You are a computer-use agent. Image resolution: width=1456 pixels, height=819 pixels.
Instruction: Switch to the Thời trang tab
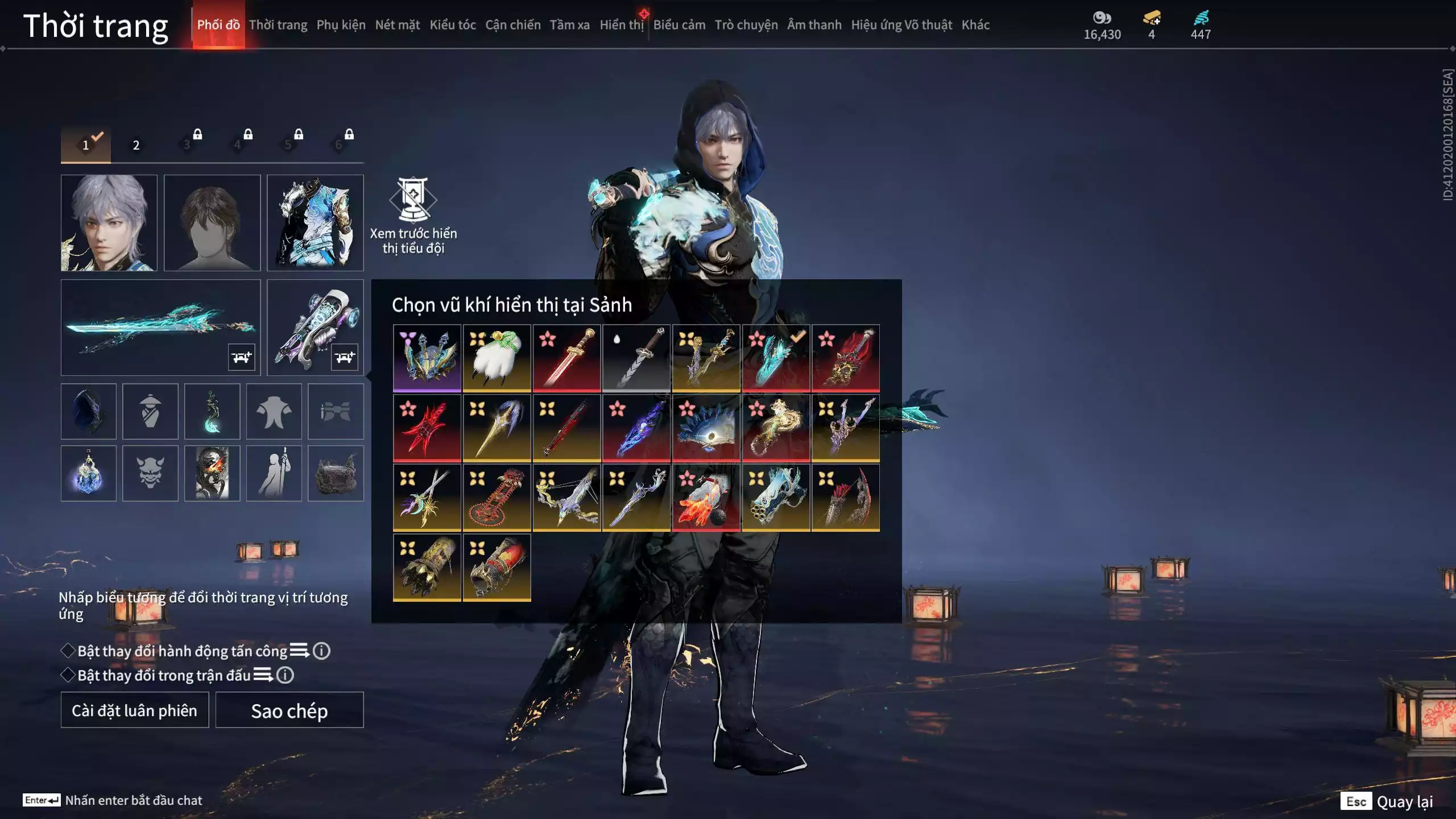click(278, 25)
